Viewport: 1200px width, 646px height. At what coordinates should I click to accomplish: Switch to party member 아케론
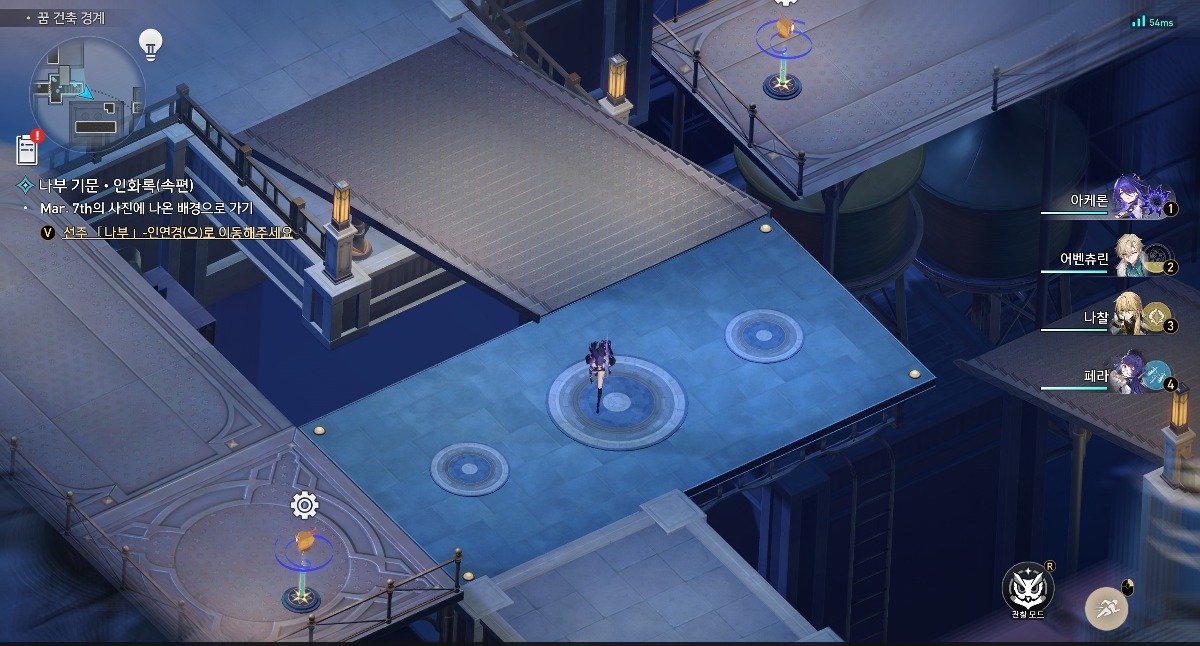pyautogui.click(x=1131, y=200)
